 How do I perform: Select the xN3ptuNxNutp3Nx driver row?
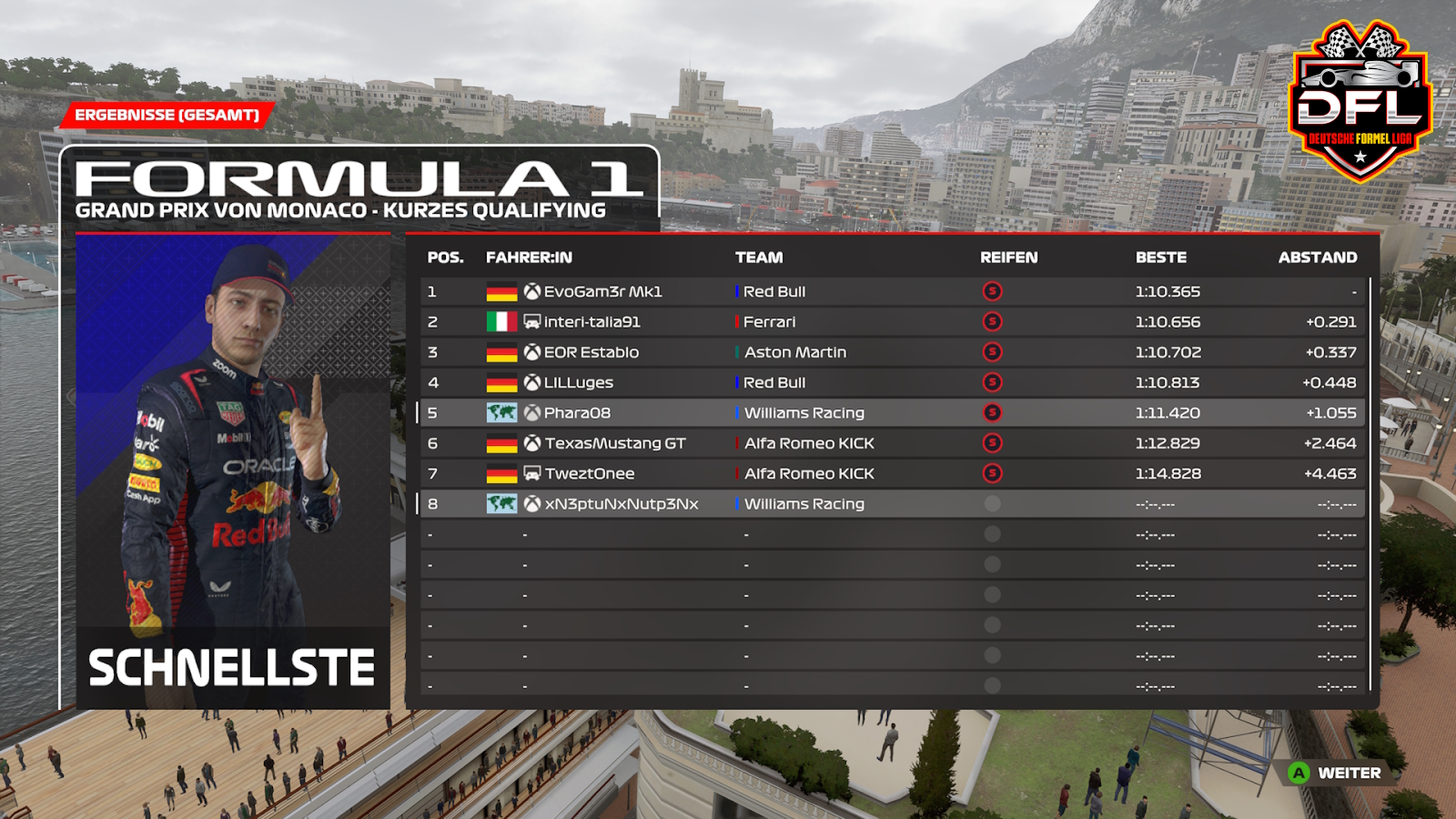pyautogui.click(x=622, y=504)
